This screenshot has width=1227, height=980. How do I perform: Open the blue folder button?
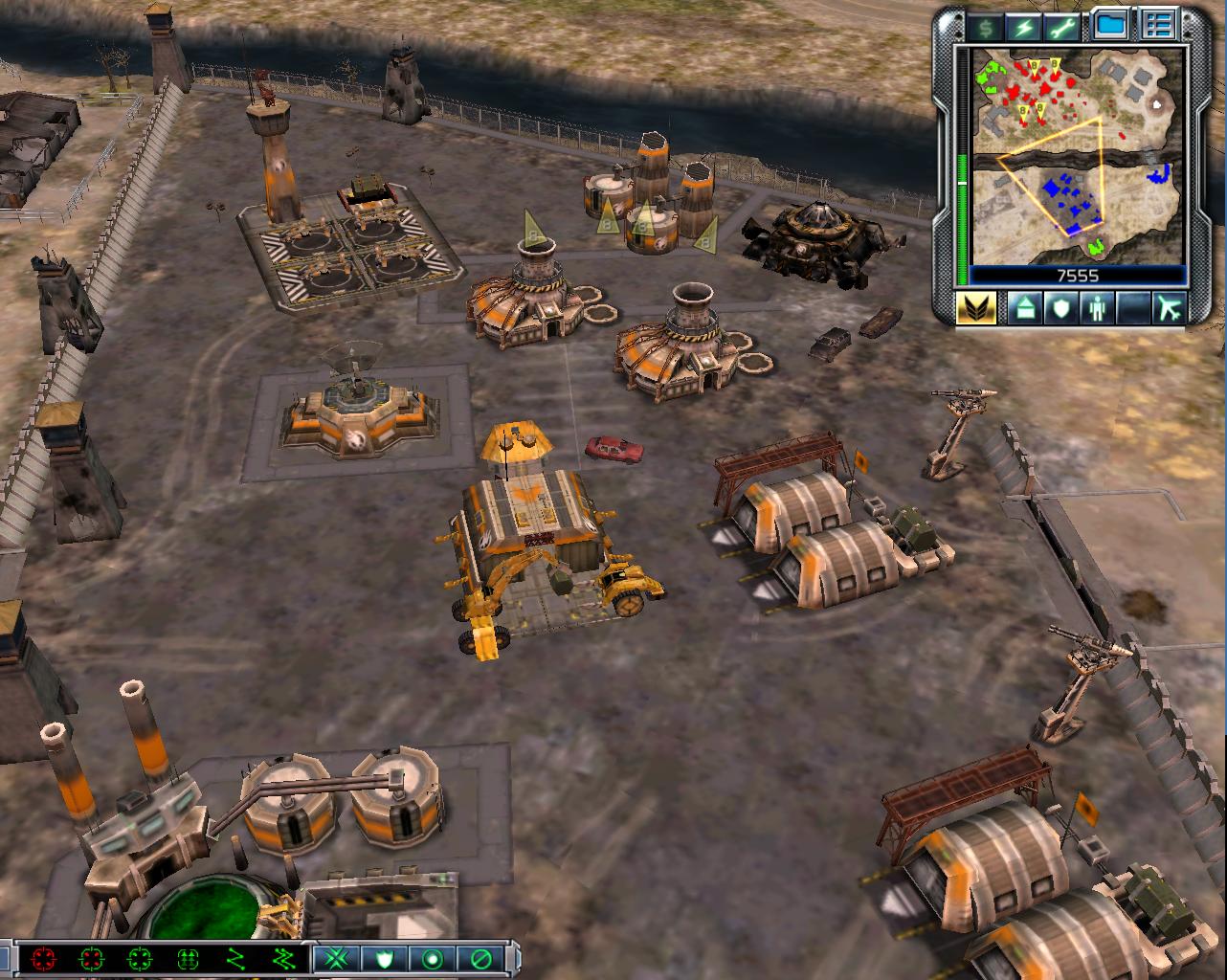(x=1111, y=26)
